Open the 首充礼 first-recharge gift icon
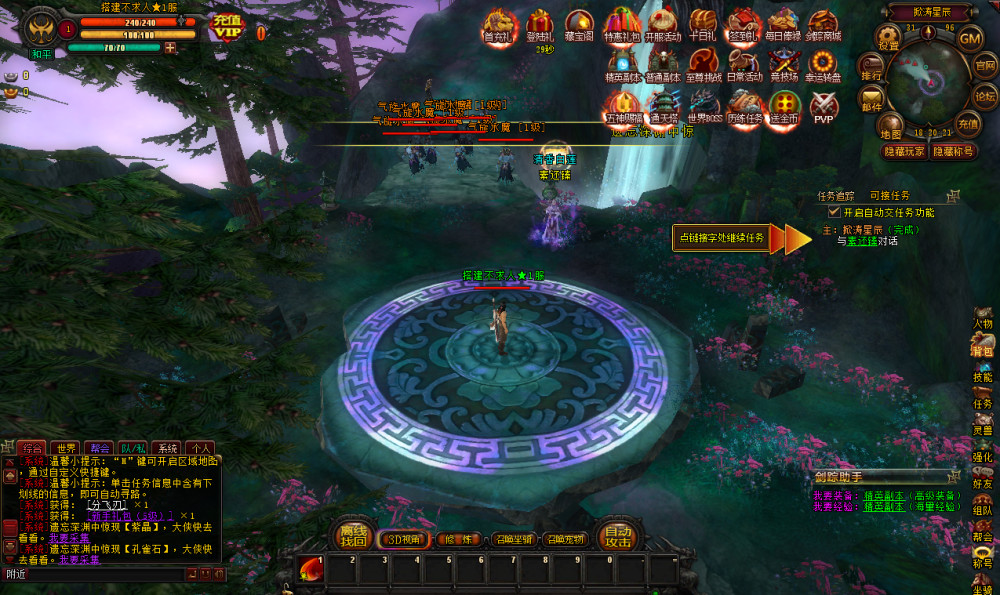Screen dimensions: 1000x595 497,24
